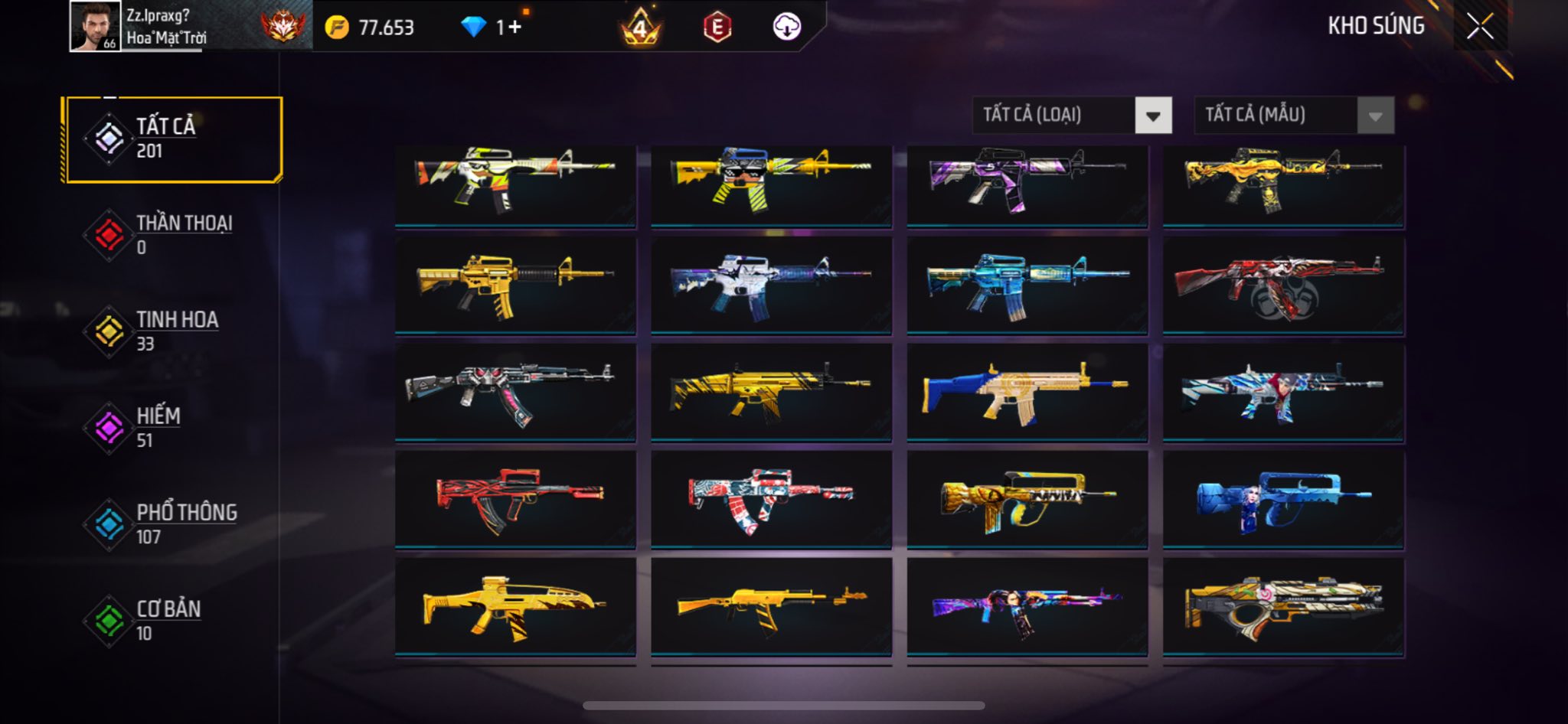The image size is (1568, 724).
Task: Select the red Groza skin thumbnail
Action: click(x=515, y=499)
